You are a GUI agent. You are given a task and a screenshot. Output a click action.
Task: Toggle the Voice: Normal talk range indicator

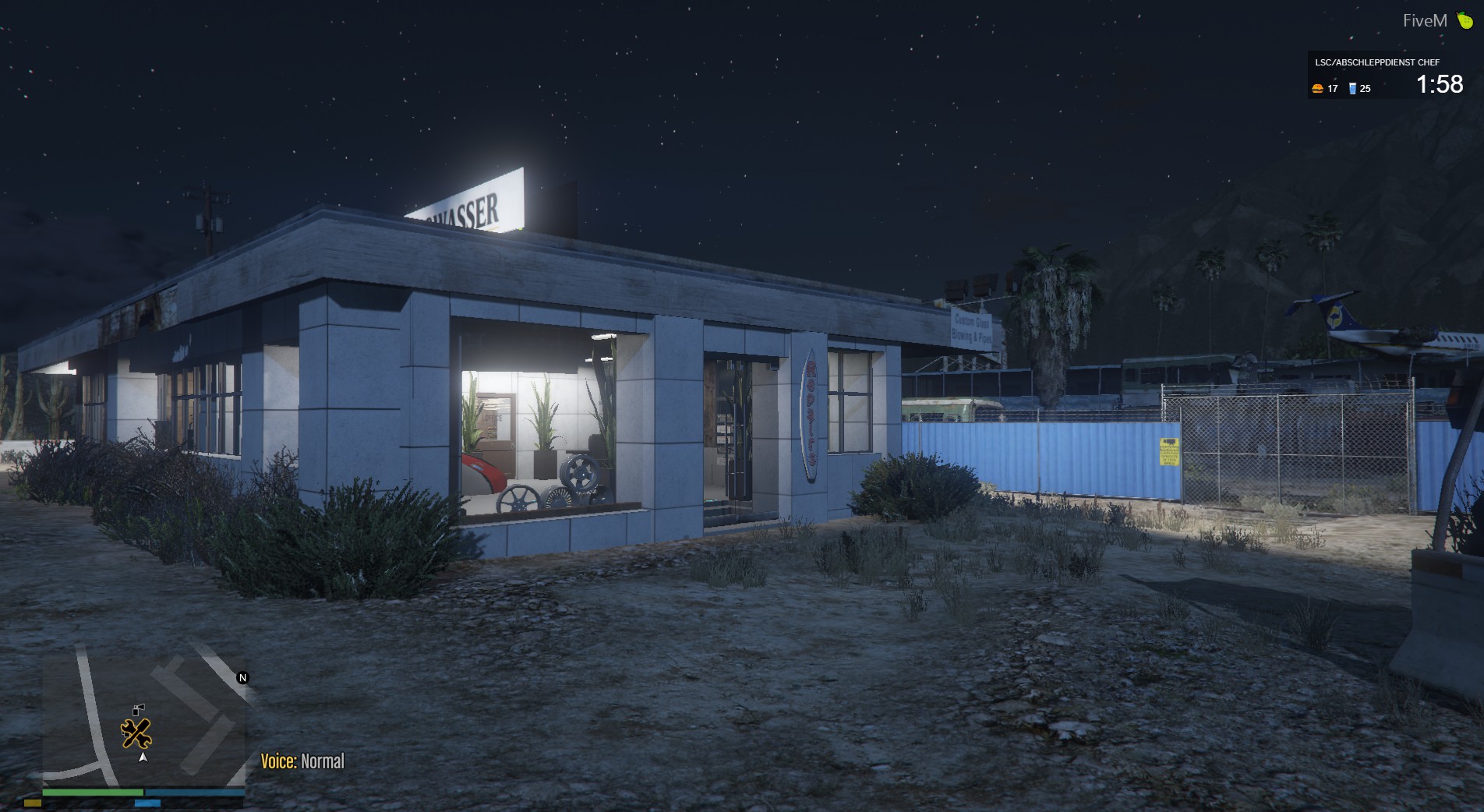pyautogui.click(x=302, y=761)
